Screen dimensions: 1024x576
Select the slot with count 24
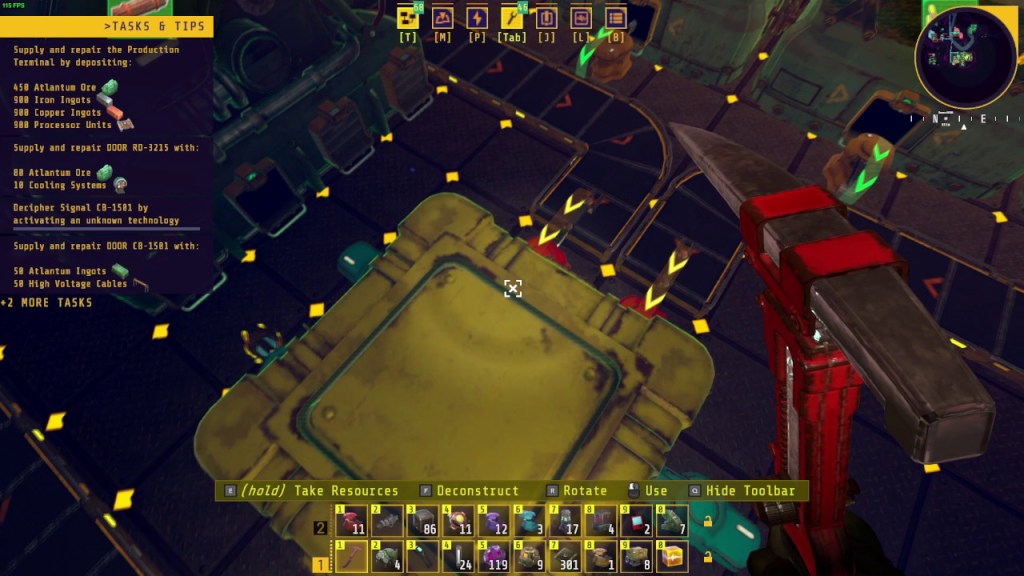click(x=458, y=557)
